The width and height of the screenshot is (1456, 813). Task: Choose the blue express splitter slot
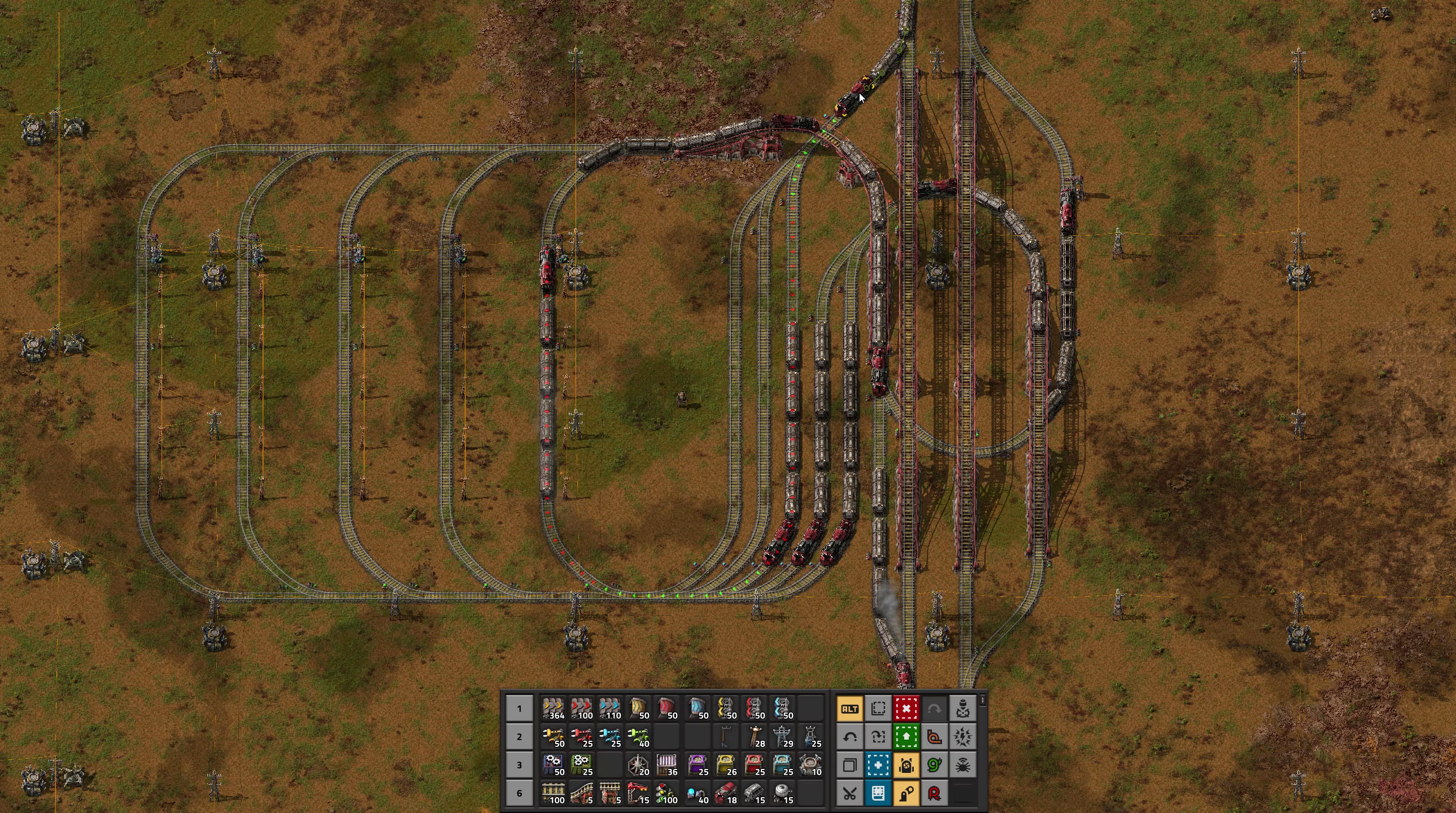[x=783, y=709]
